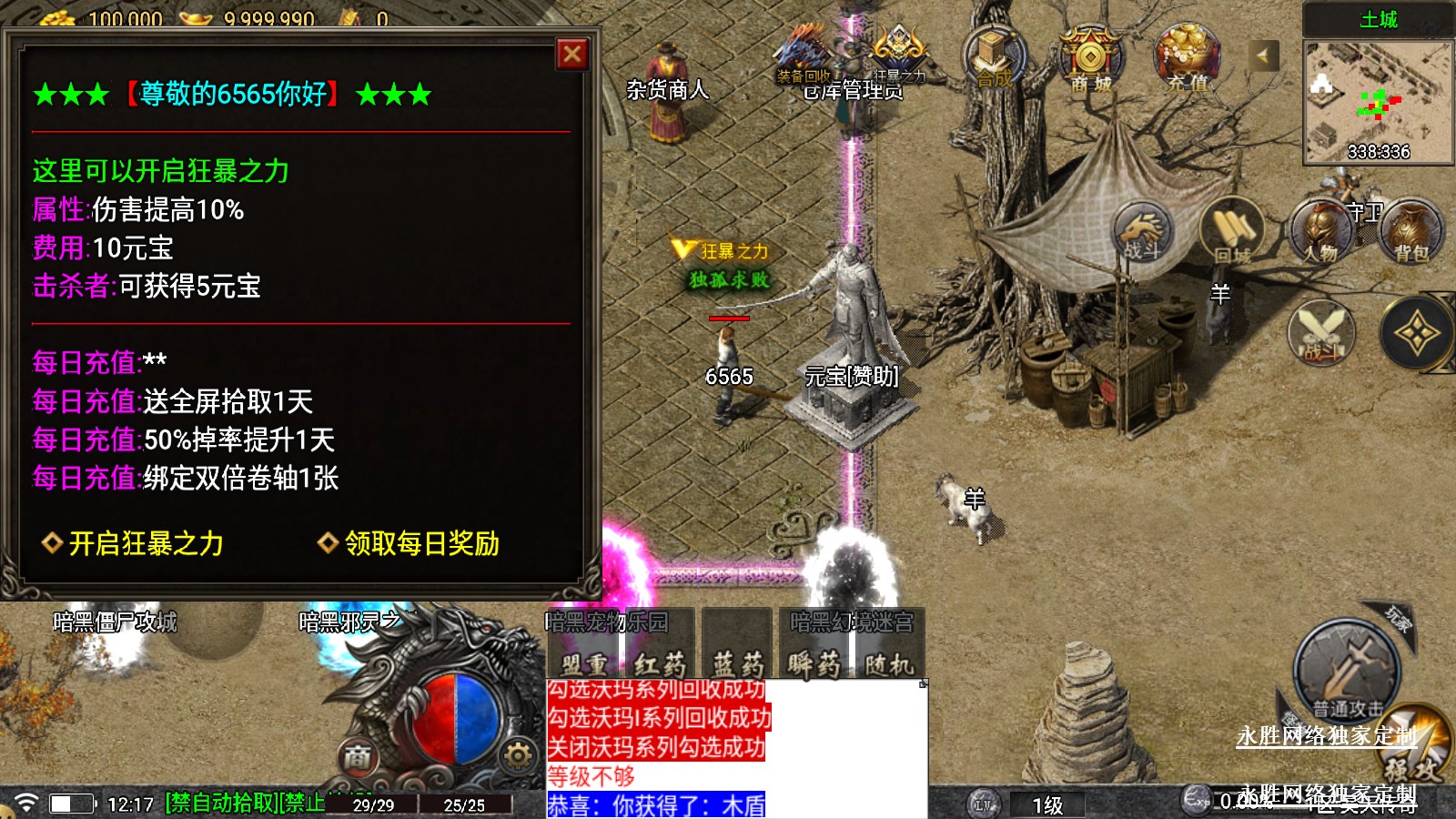
Task: Open settings via the gear icon
Action: (x=517, y=755)
